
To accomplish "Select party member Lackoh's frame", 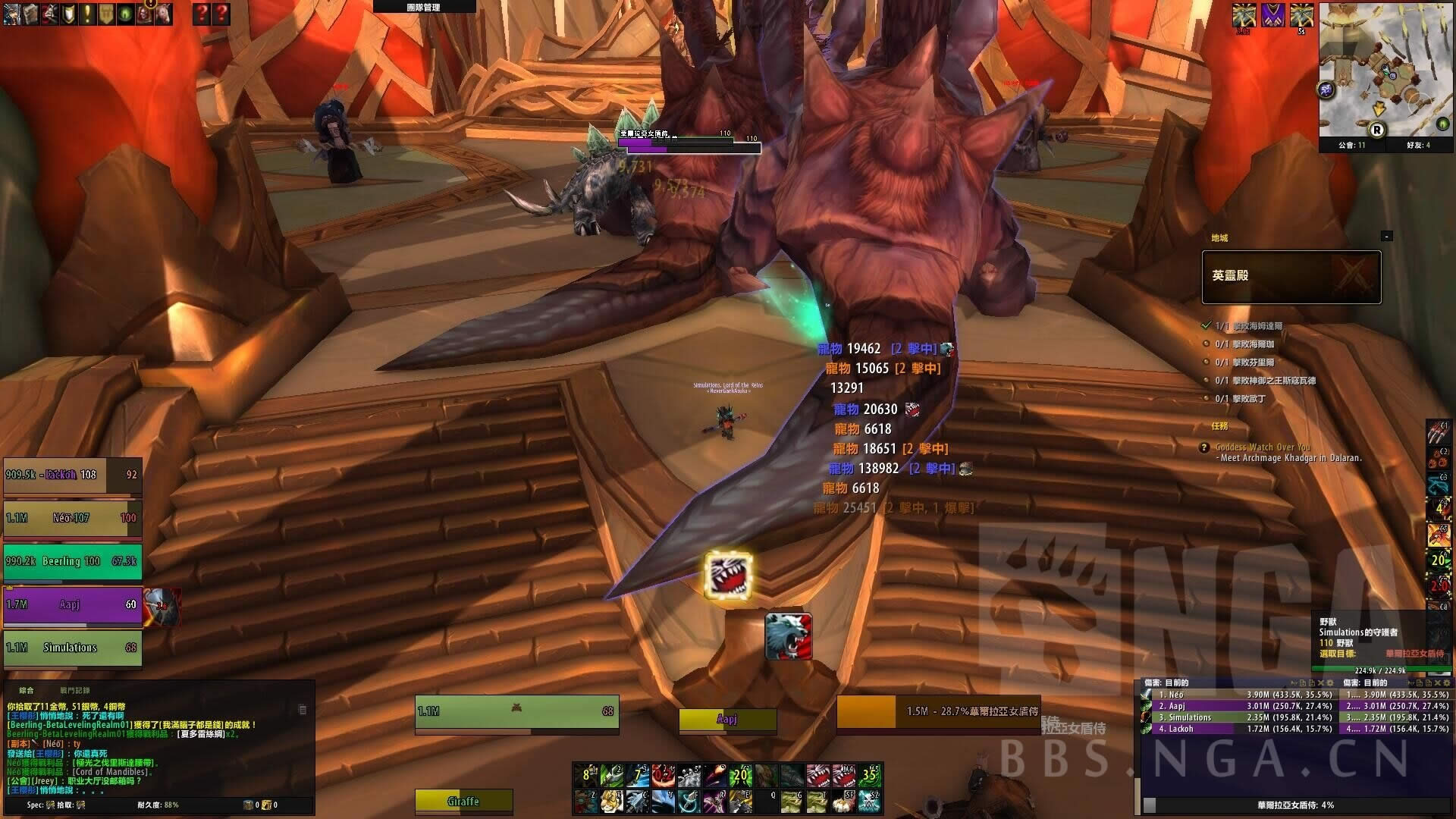I will [x=72, y=475].
